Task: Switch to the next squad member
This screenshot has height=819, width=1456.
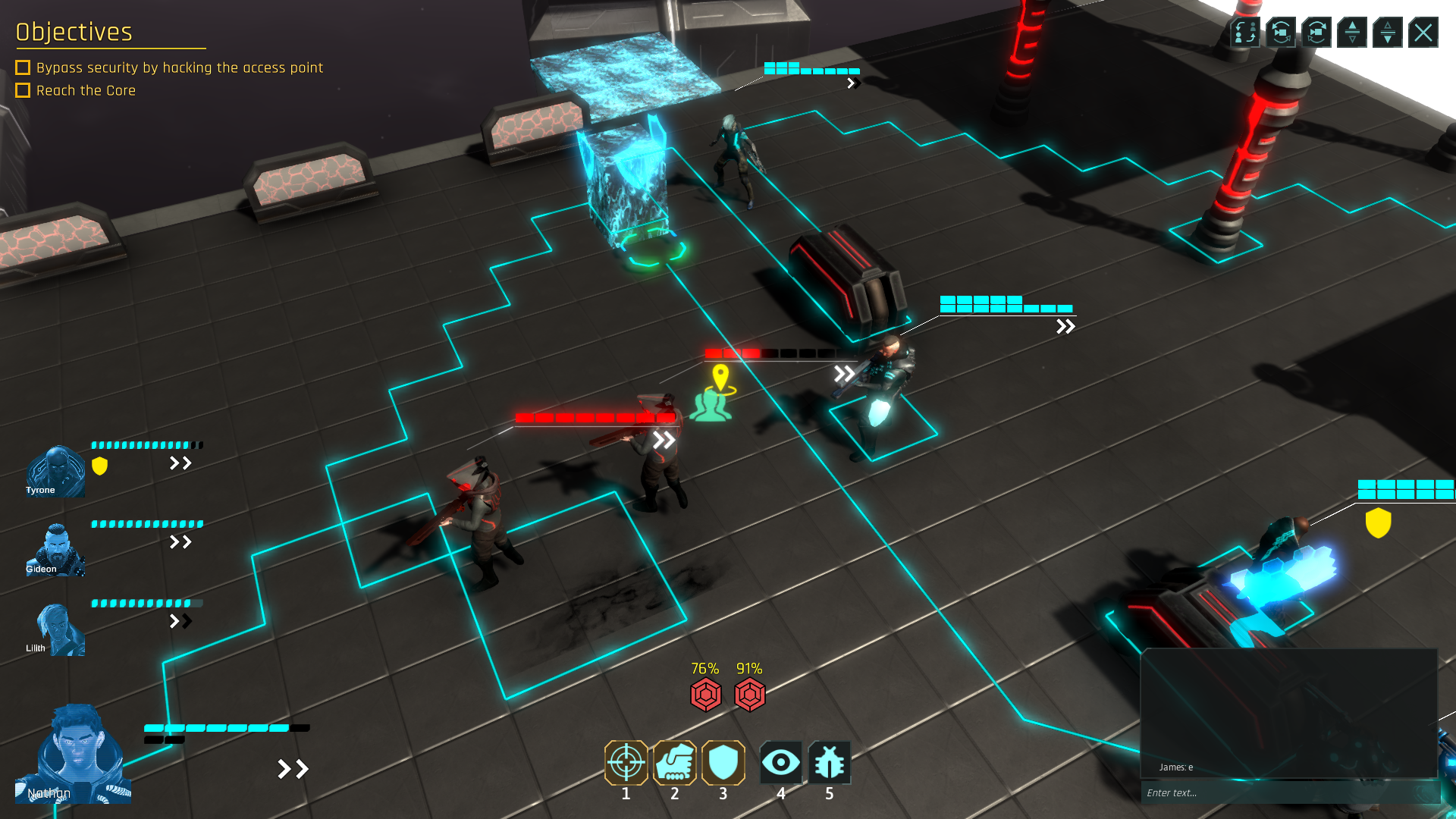Action: point(1244,33)
